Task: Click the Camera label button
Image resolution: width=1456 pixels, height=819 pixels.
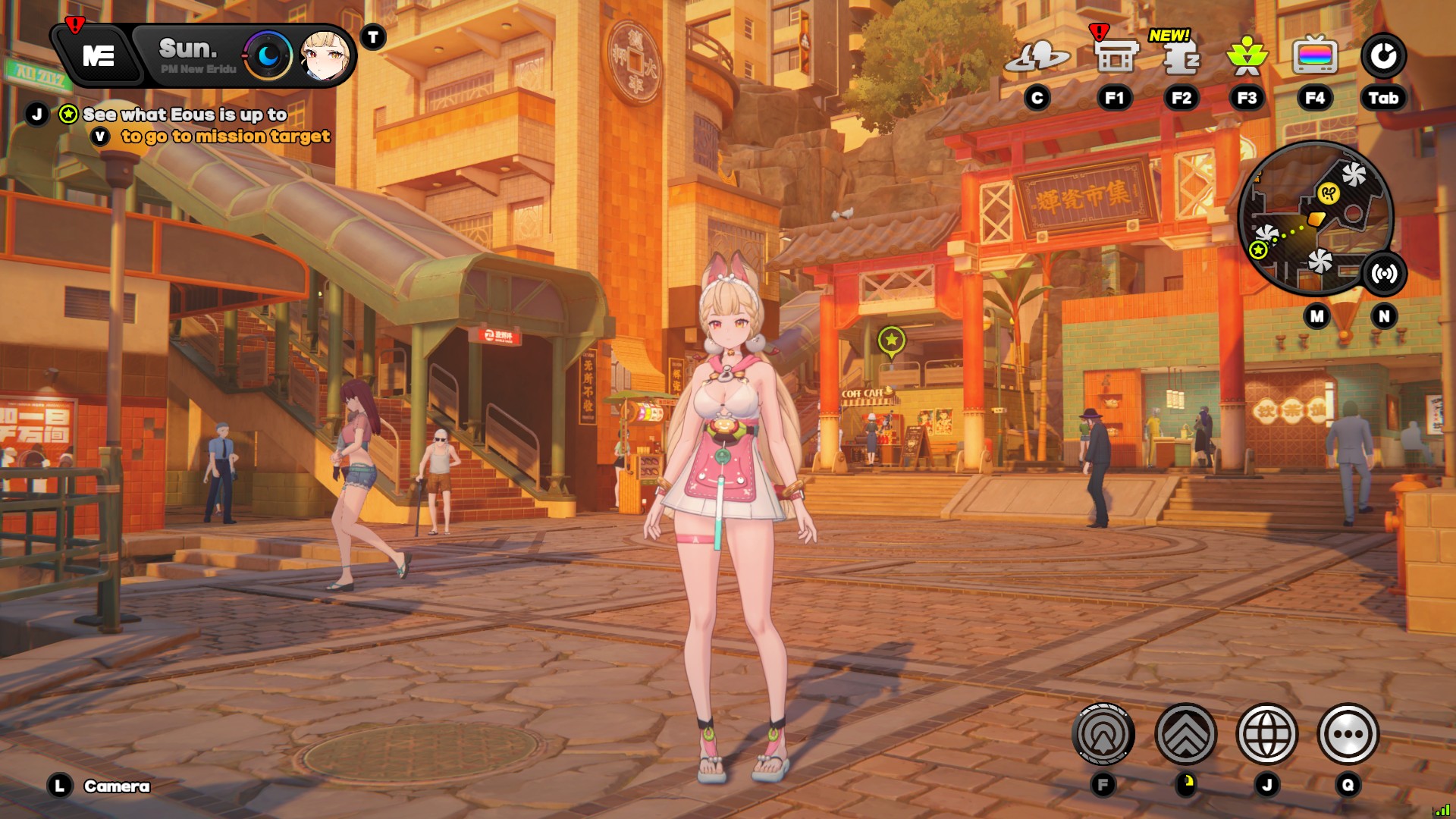Action: click(116, 786)
